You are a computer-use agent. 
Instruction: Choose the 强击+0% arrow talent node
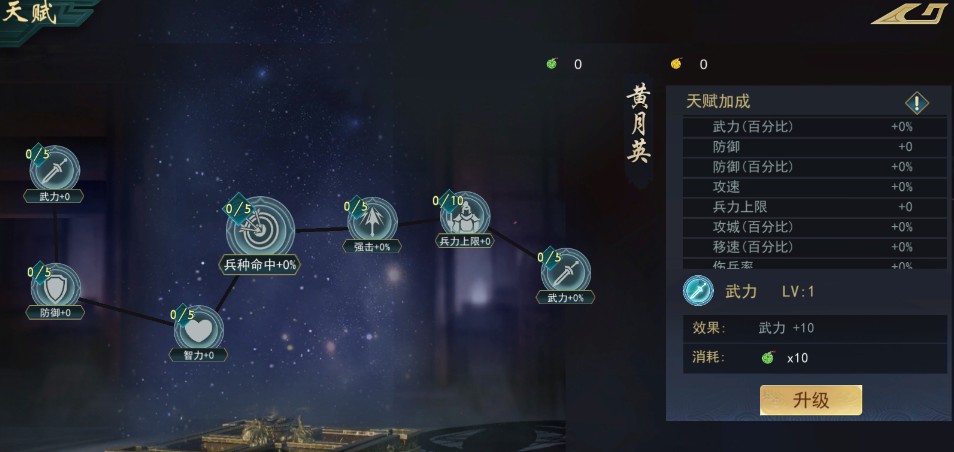tap(371, 219)
